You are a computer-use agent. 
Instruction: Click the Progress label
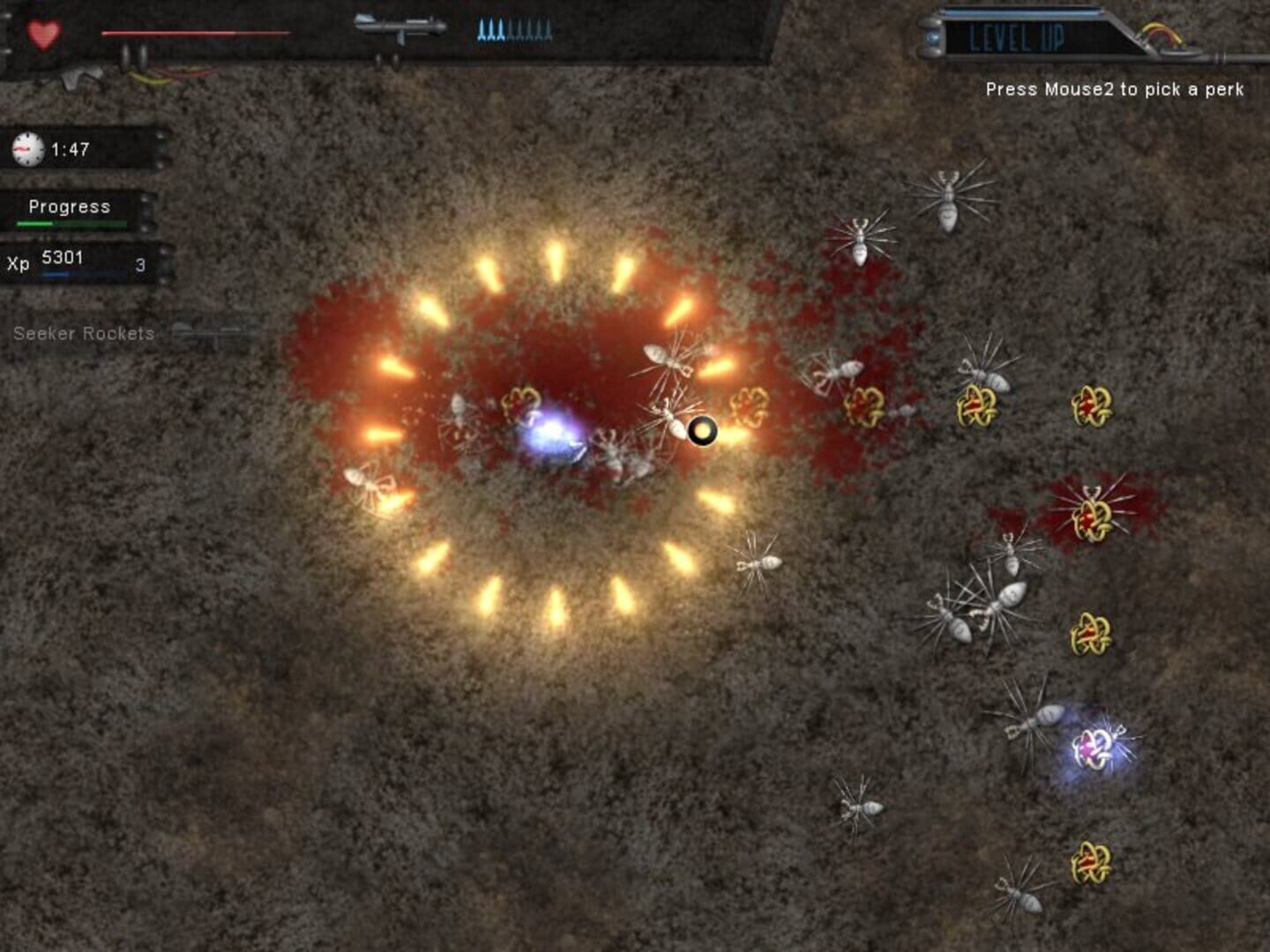69,207
